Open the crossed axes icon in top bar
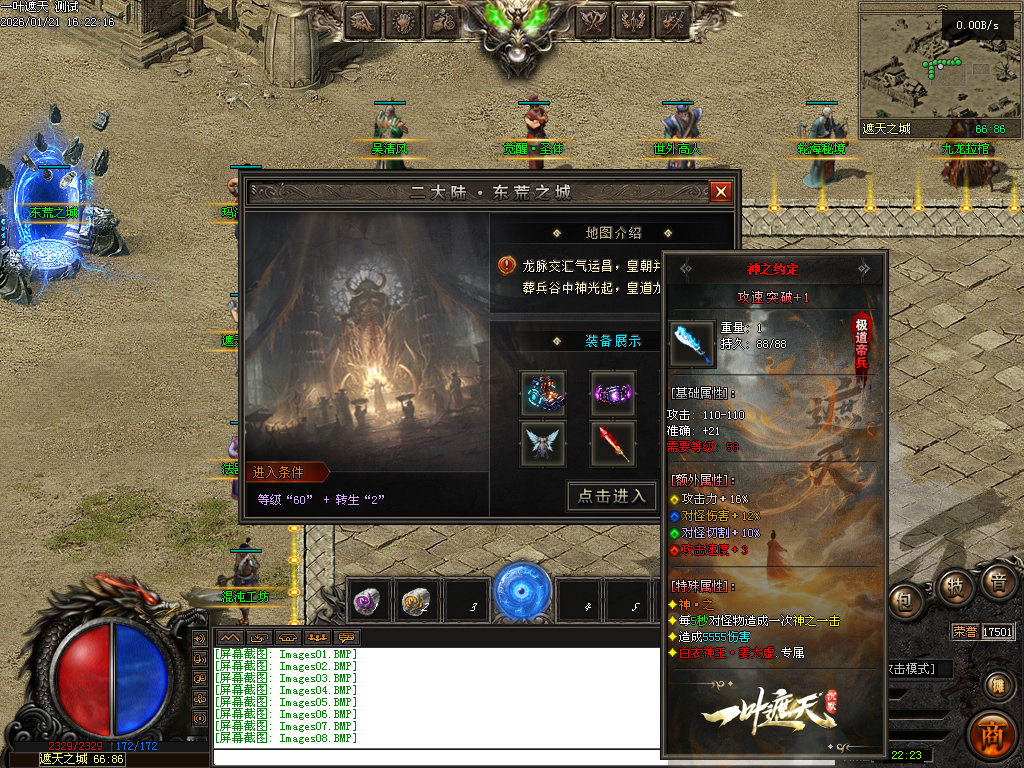The width and height of the screenshot is (1024, 768). tap(594, 20)
